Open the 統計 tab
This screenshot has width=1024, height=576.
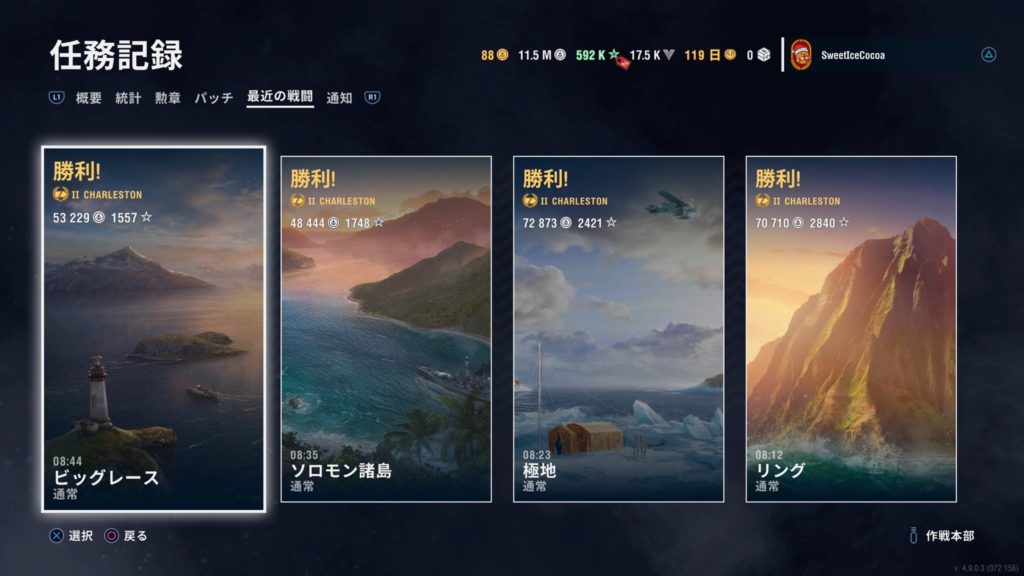coord(128,98)
